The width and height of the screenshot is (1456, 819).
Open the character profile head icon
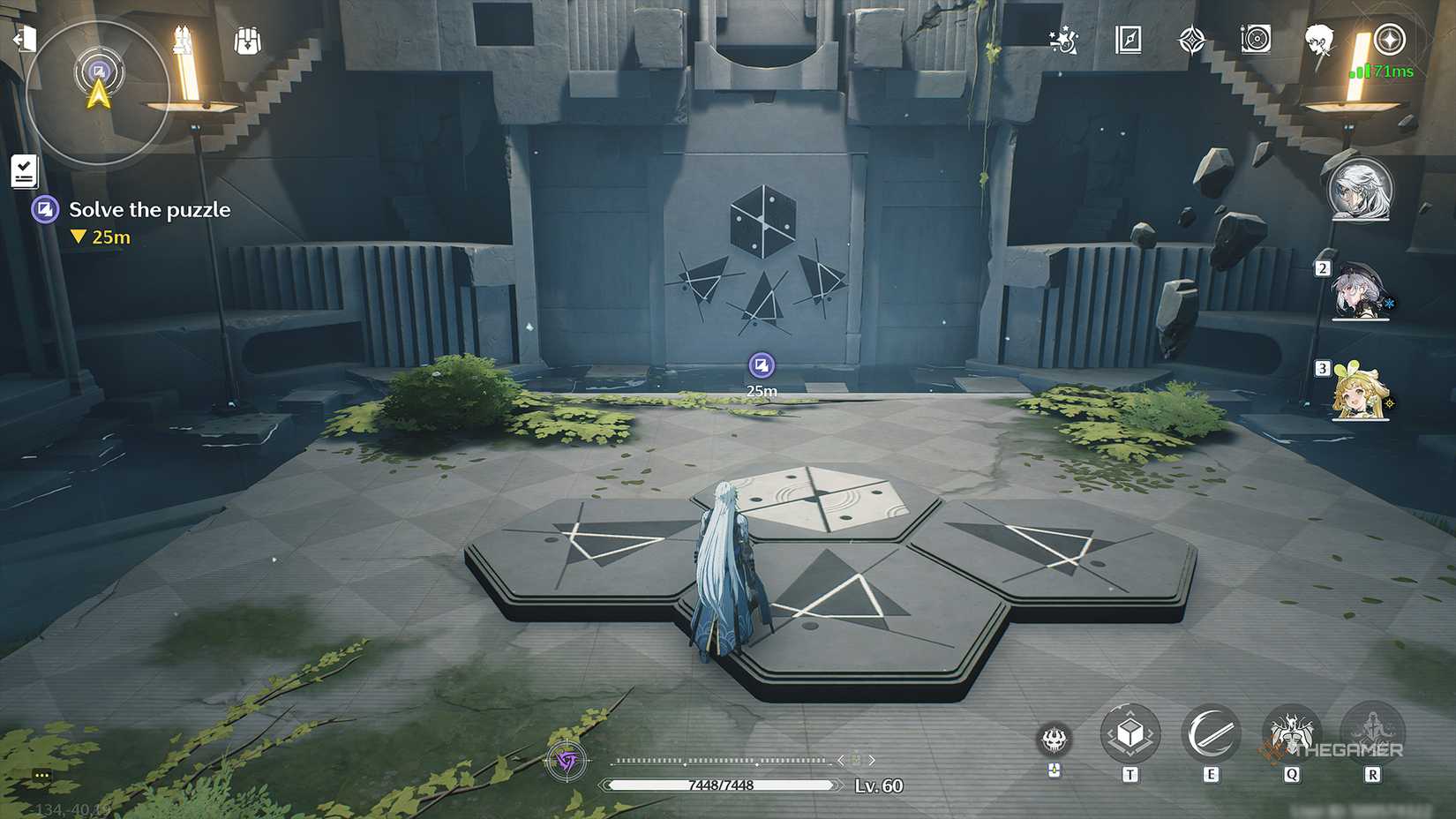[1319, 39]
